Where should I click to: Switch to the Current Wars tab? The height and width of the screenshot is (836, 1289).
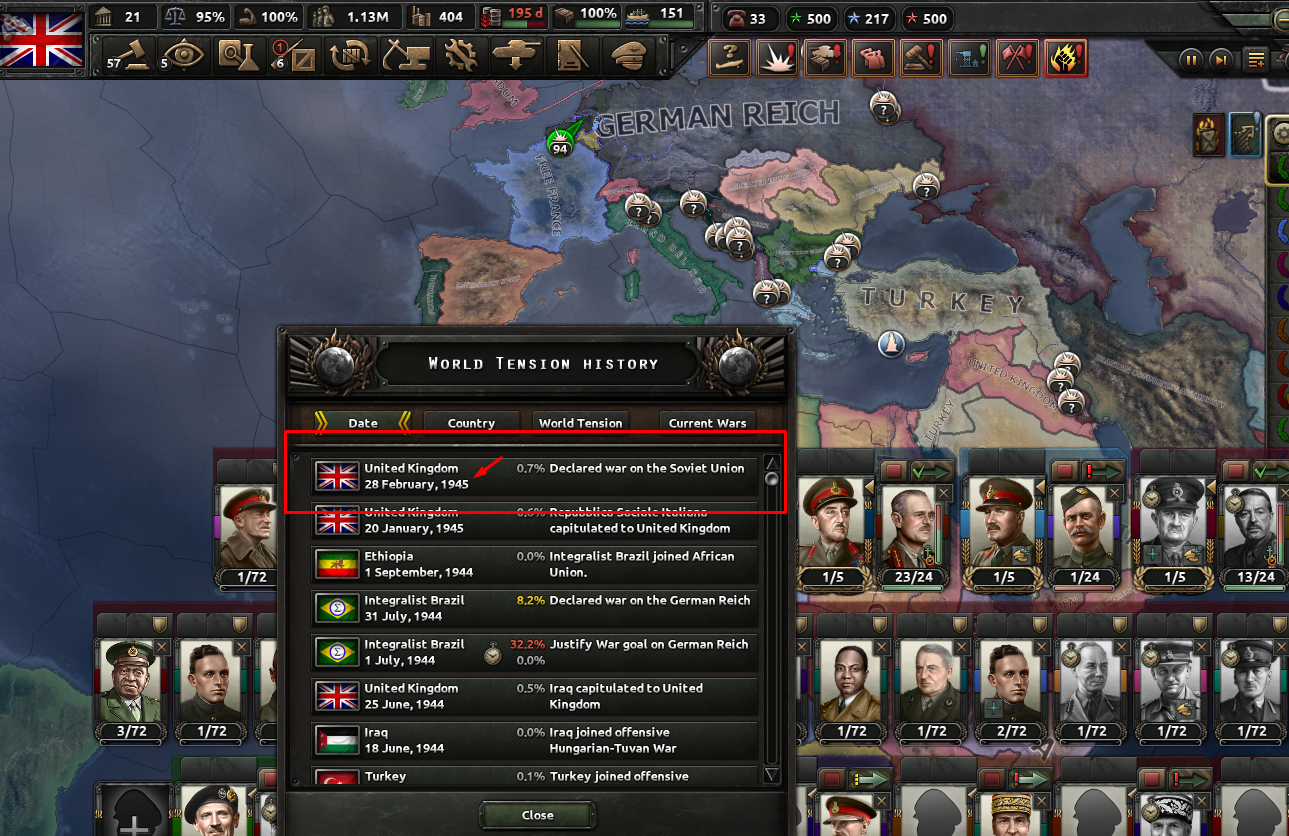(708, 422)
